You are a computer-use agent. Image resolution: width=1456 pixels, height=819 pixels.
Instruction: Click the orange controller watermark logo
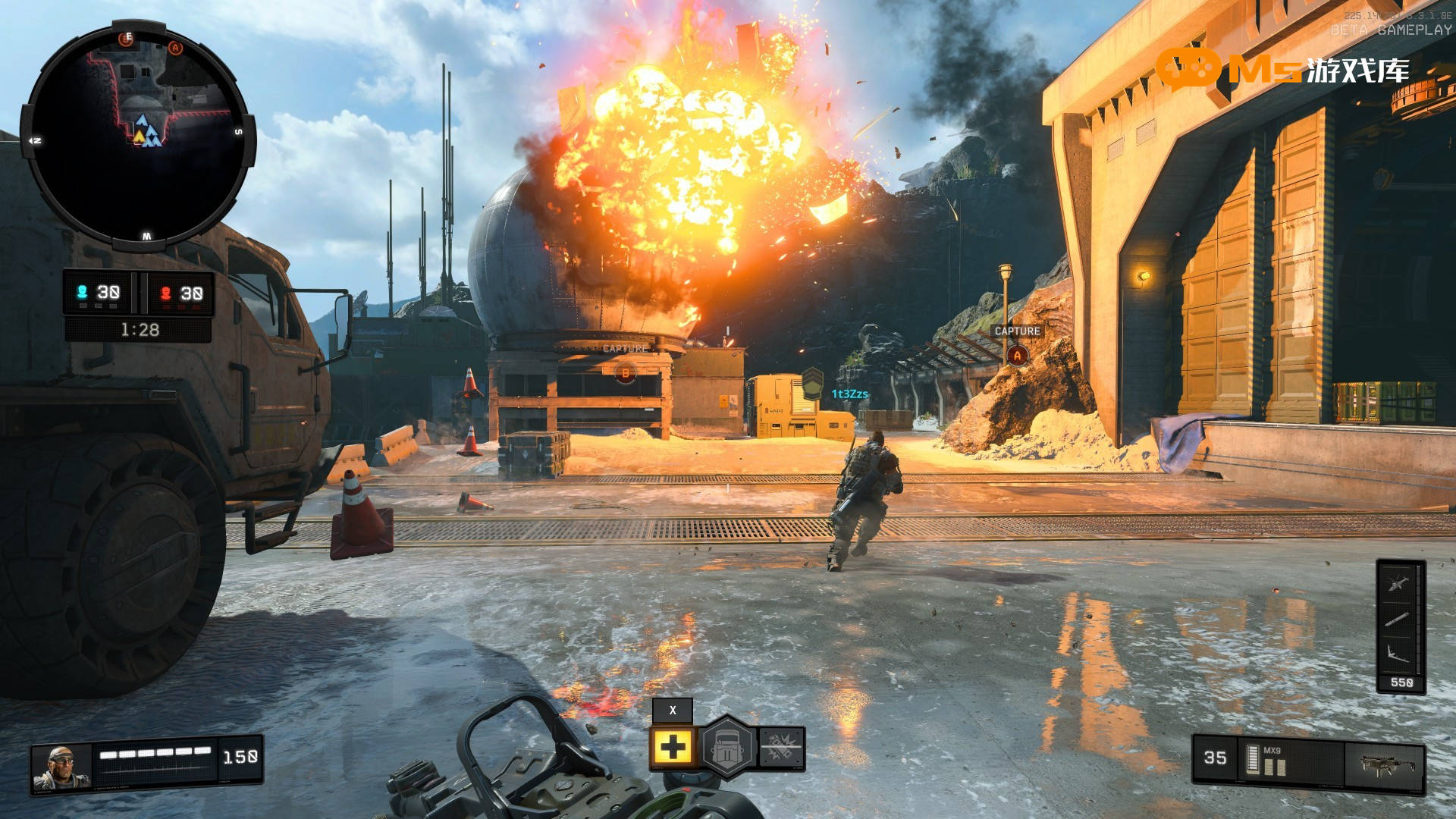click(1188, 69)
